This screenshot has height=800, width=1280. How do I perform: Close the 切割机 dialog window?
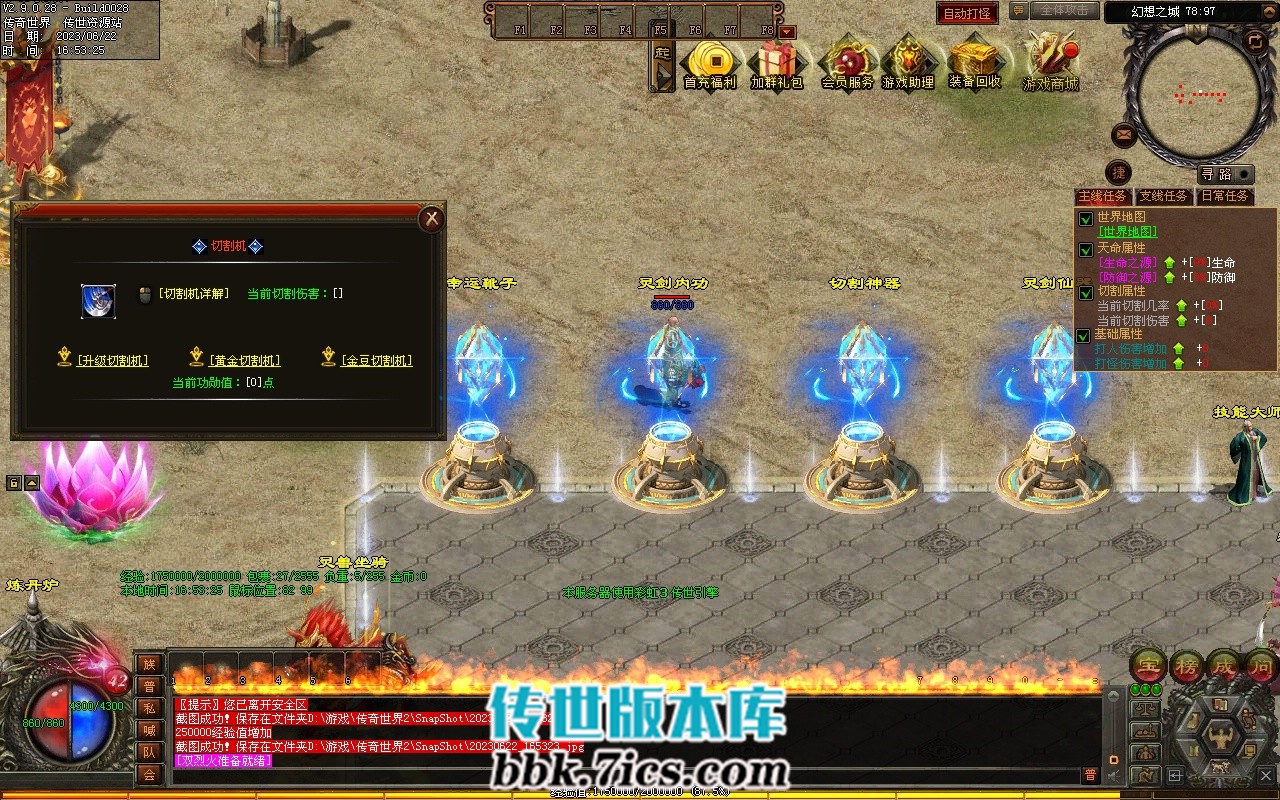431,218
